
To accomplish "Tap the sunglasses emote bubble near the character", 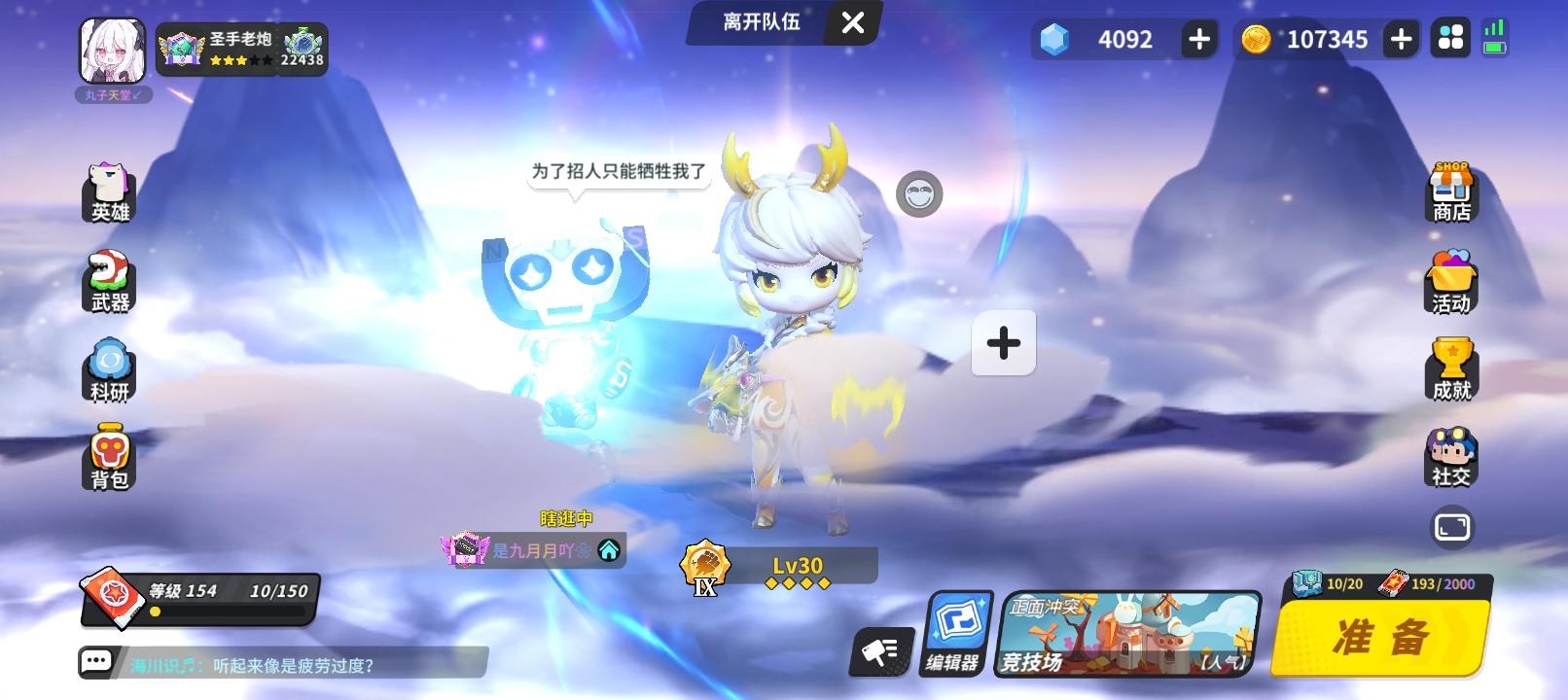I will (x=918, y=193).
